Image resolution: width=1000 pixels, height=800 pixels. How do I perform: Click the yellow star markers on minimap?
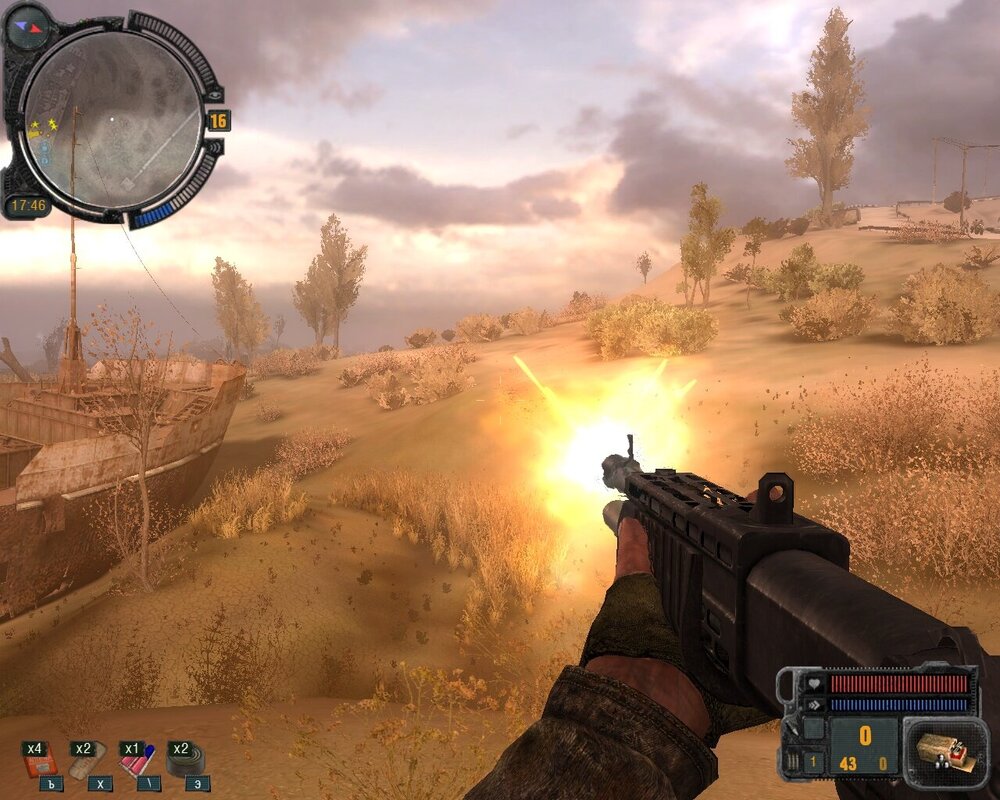coord(44,126)
